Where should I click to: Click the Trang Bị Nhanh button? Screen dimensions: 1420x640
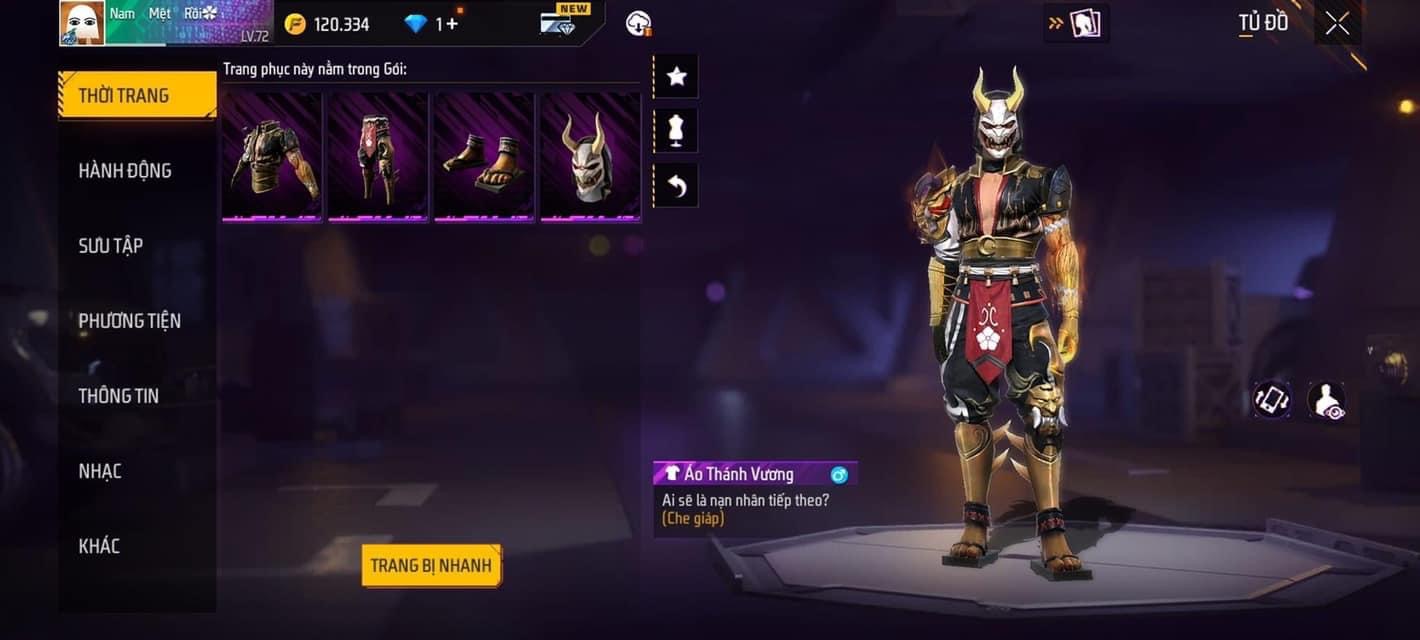pyautogui.click(x=431, y=566)
